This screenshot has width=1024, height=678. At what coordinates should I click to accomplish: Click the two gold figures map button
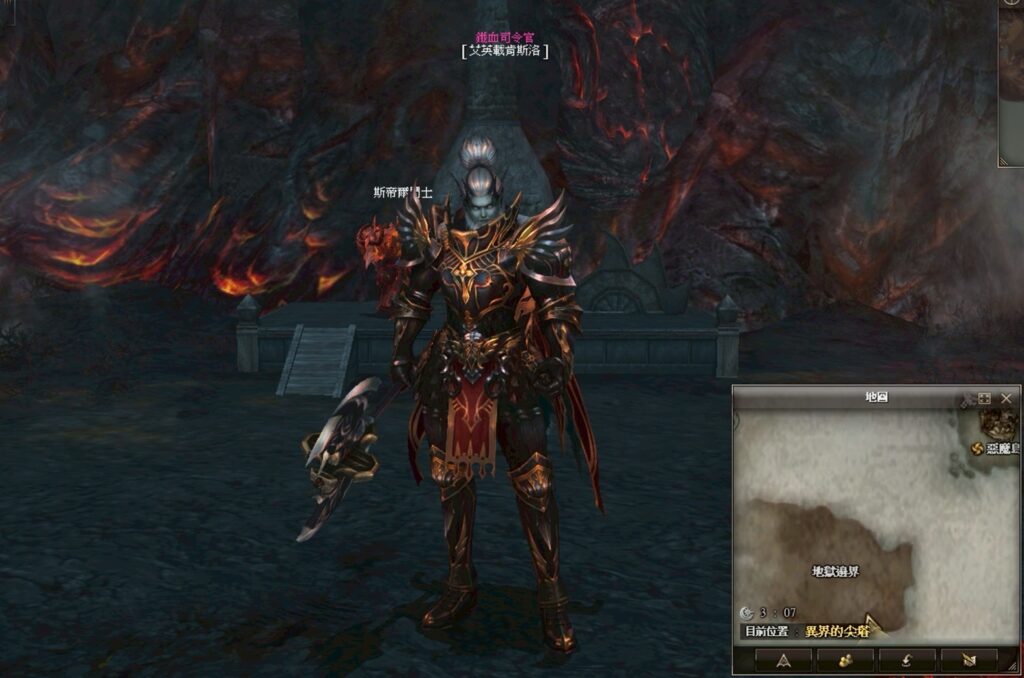(845, 660)
